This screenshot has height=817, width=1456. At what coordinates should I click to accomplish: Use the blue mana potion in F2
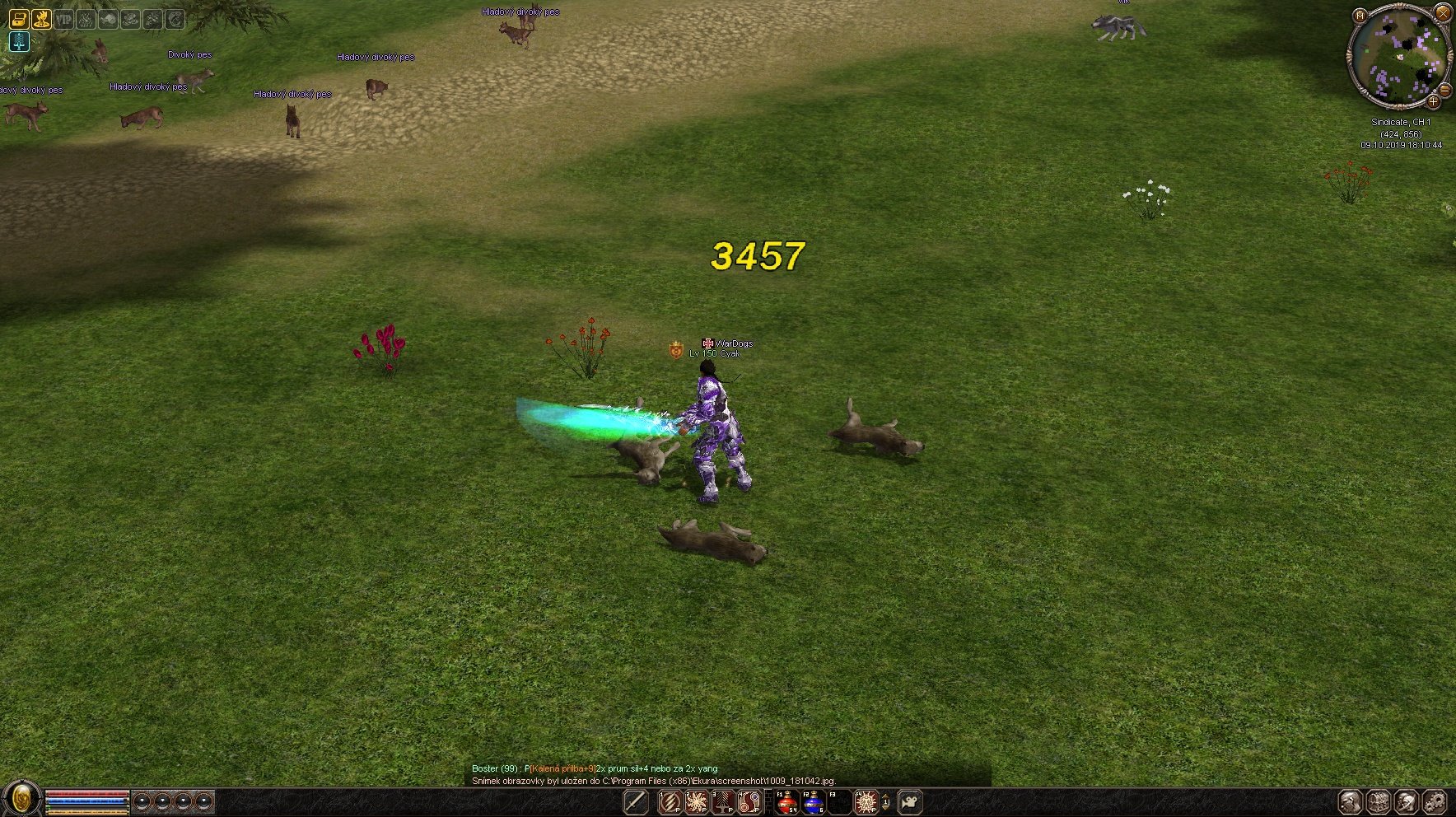(x=813, y=801)
